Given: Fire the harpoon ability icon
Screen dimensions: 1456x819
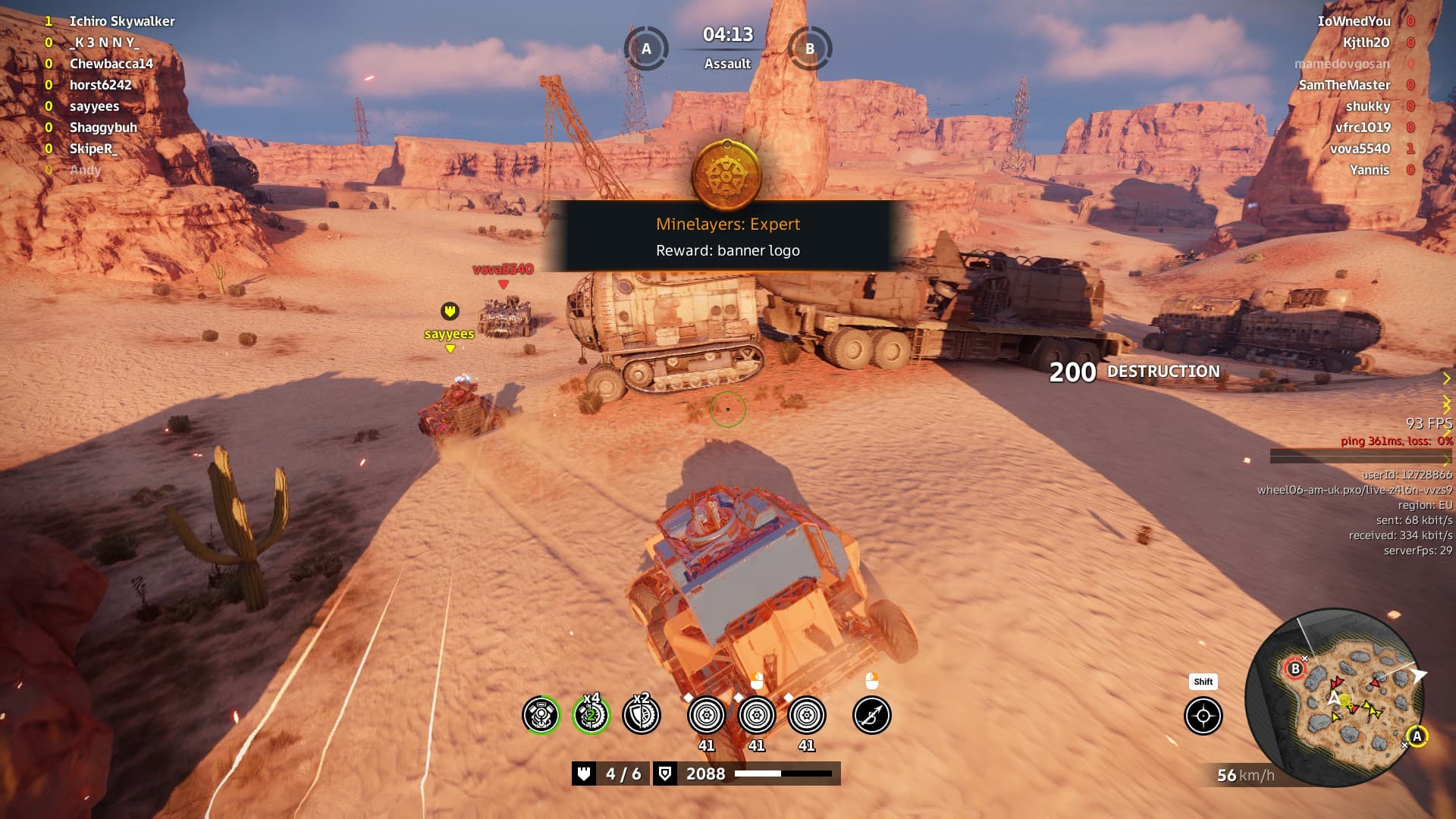Looking at the screenshot, I should tap(871, 715).
